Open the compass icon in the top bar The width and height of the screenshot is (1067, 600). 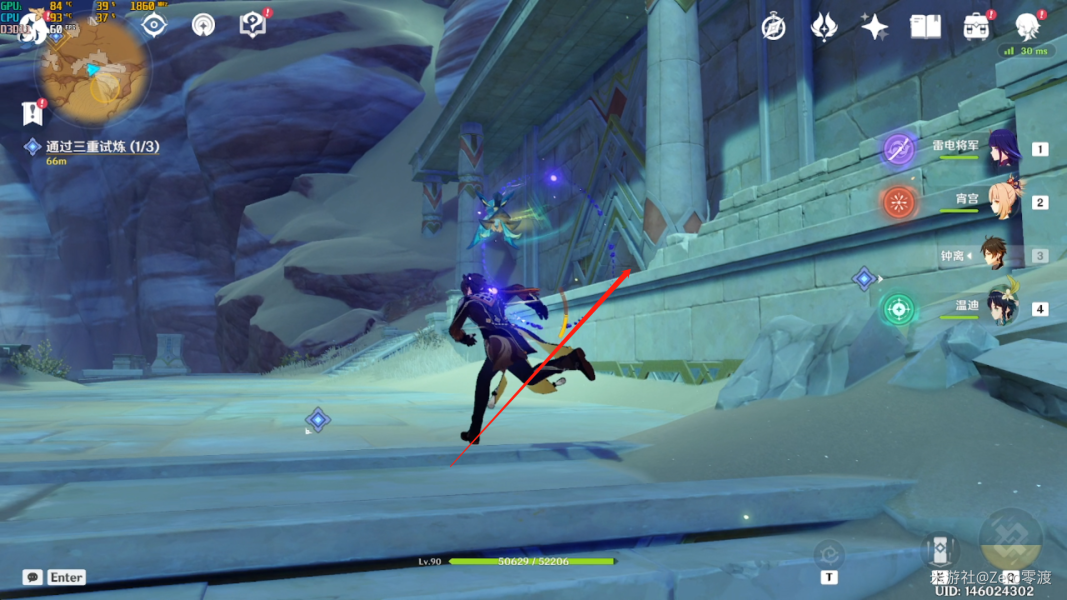click(773, 27)
